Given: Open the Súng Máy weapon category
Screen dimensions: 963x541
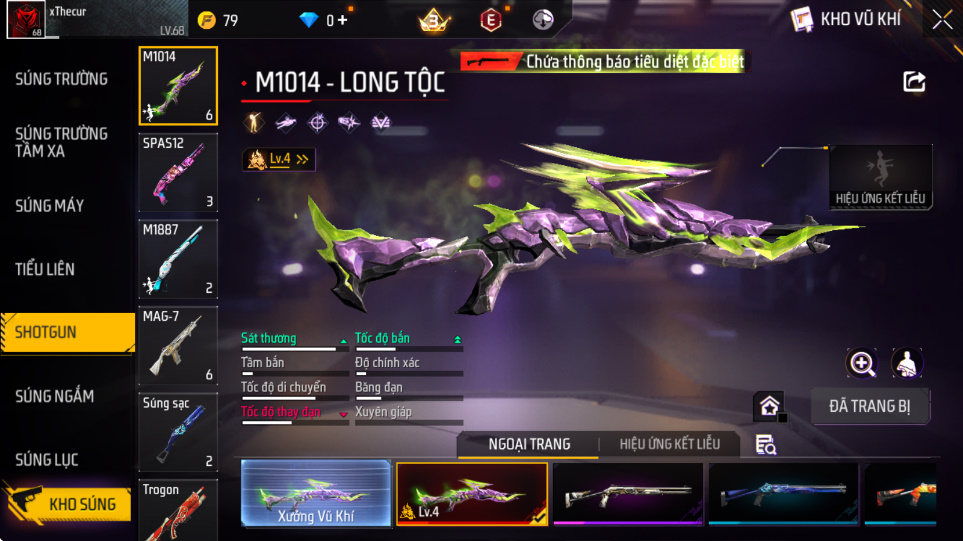Looking at the screenshot, I should click(x=49, y=206).
